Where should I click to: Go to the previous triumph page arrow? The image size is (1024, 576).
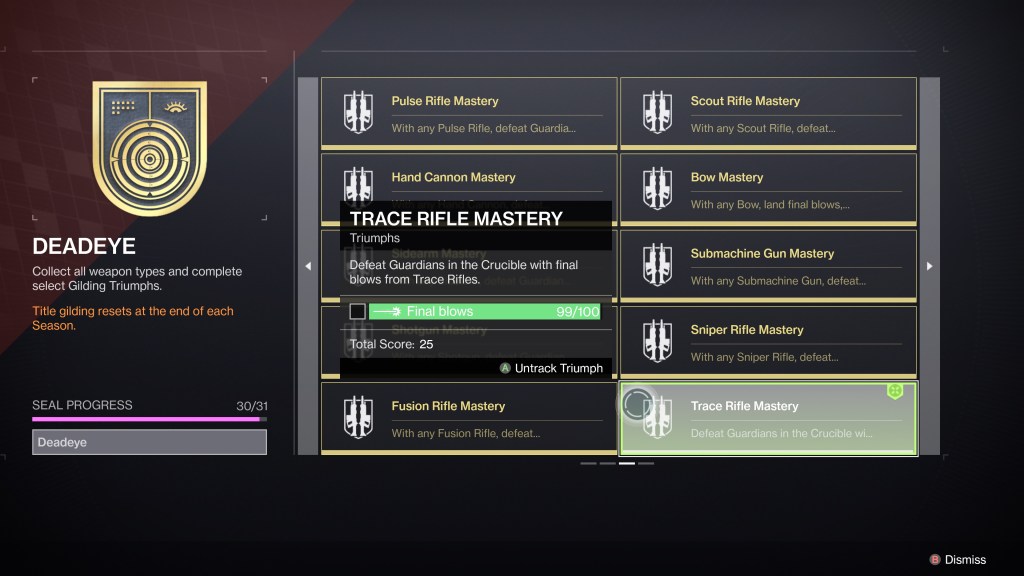(x=308, y=266)
